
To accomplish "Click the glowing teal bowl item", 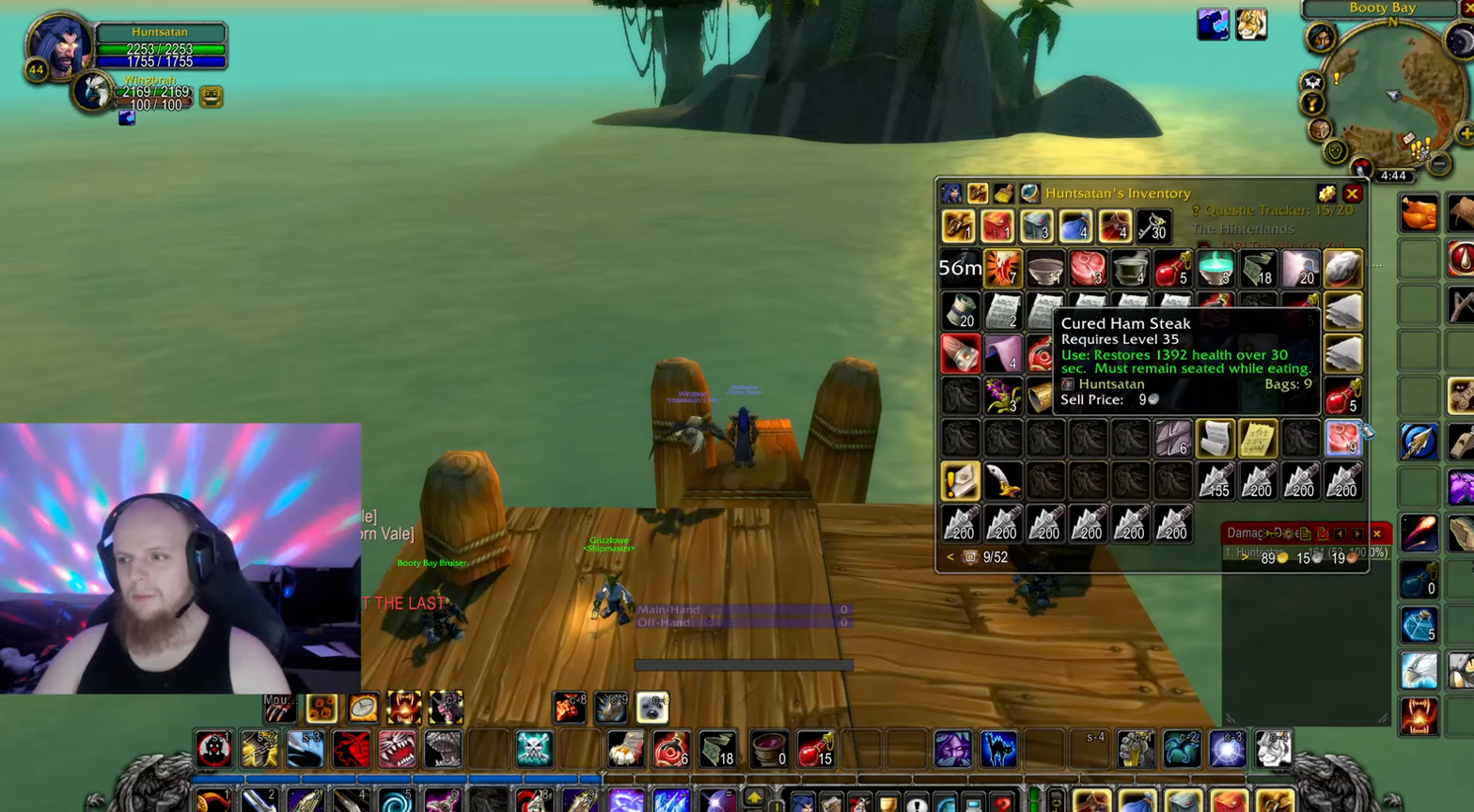I will click(1215, 269).
